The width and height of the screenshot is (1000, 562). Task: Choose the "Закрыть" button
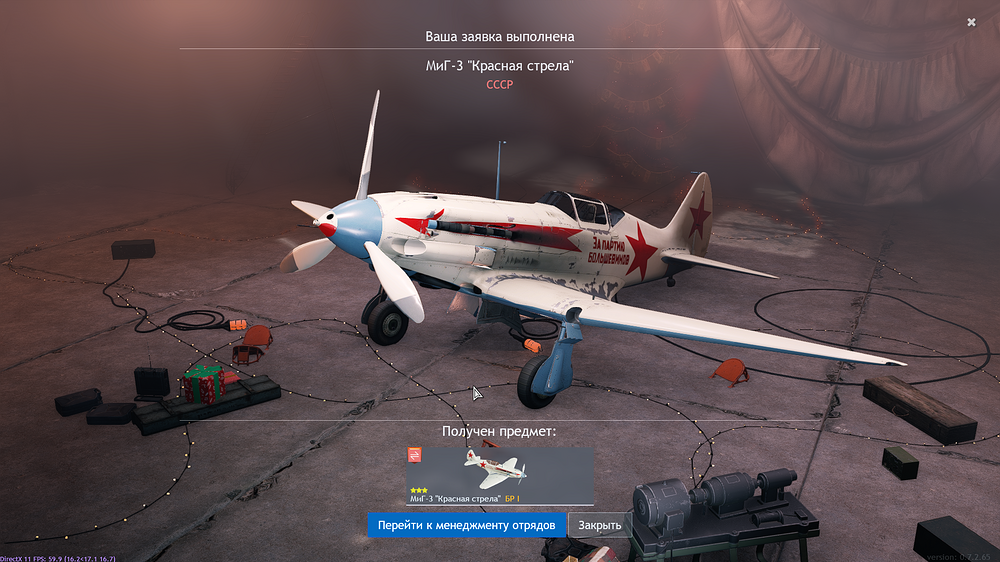[599, 525]
